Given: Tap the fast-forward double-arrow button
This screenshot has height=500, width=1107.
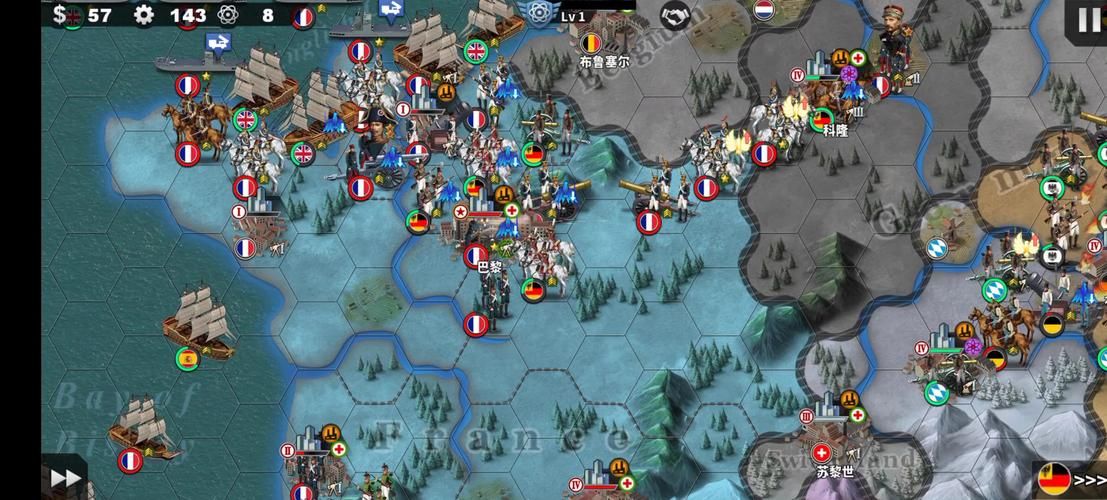Looking at the screenshot, I should point(65,478).
